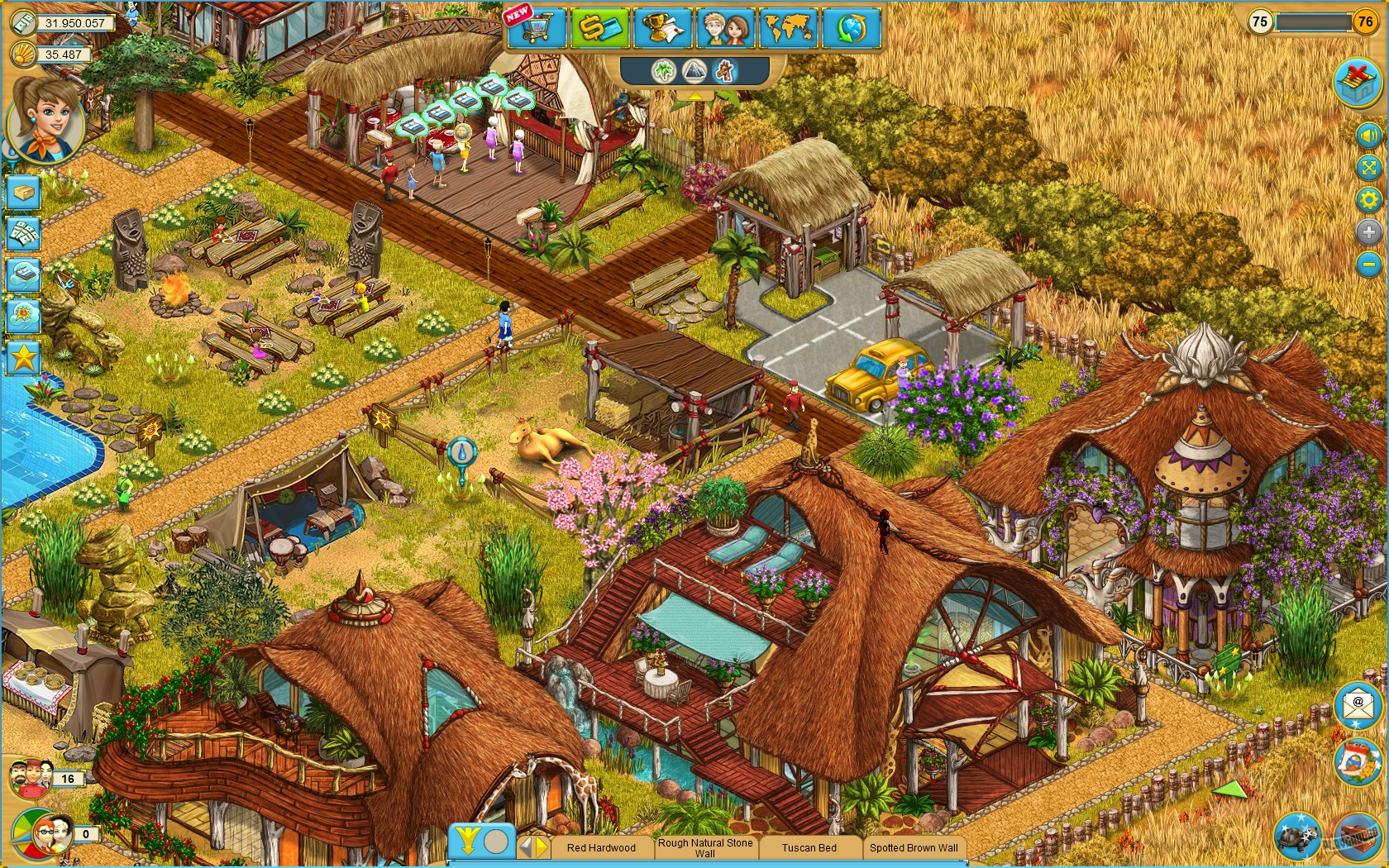Open the inventory box icon on the left
Viewport: 1389px width, 868px height.
(22, 192)
